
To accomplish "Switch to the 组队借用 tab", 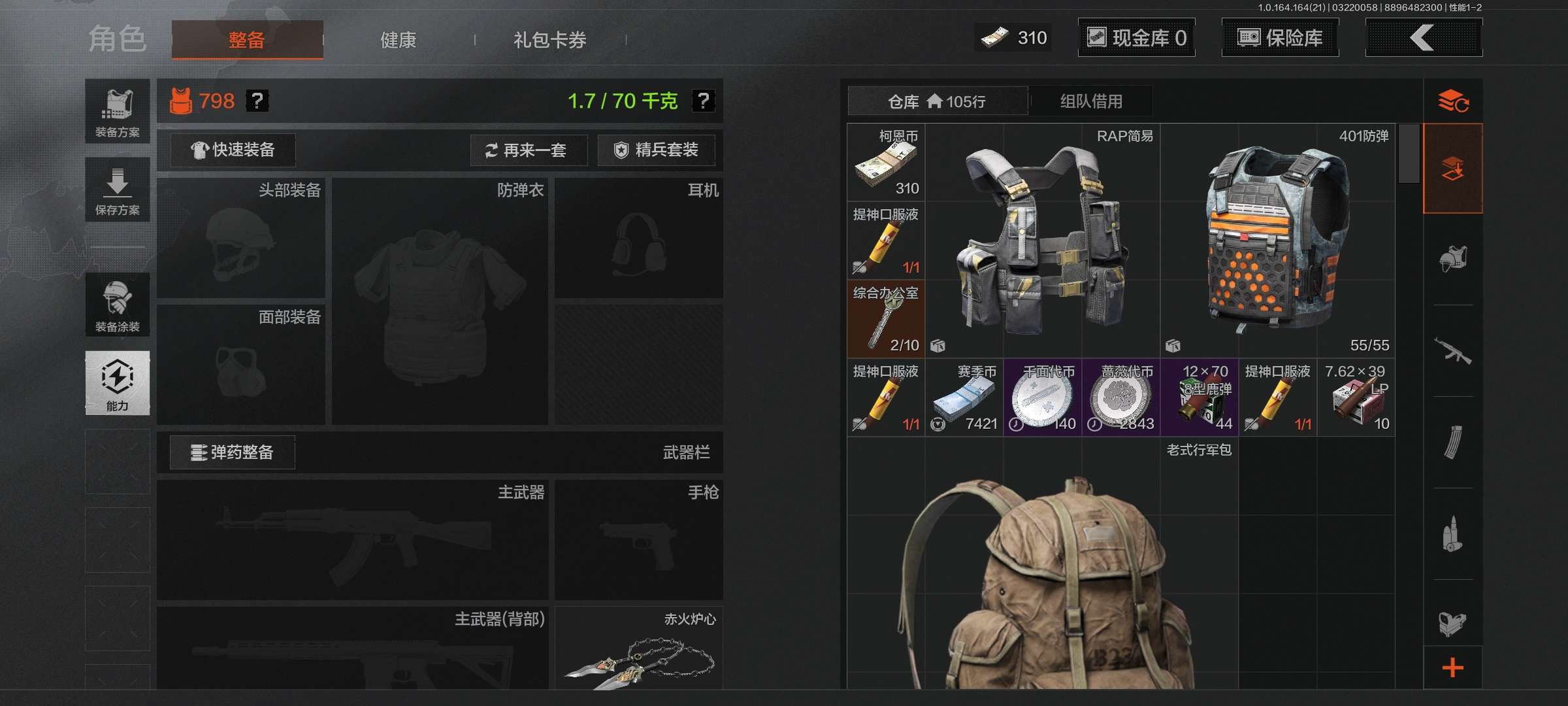I will pyautogui.click(x=1090, y=101).
